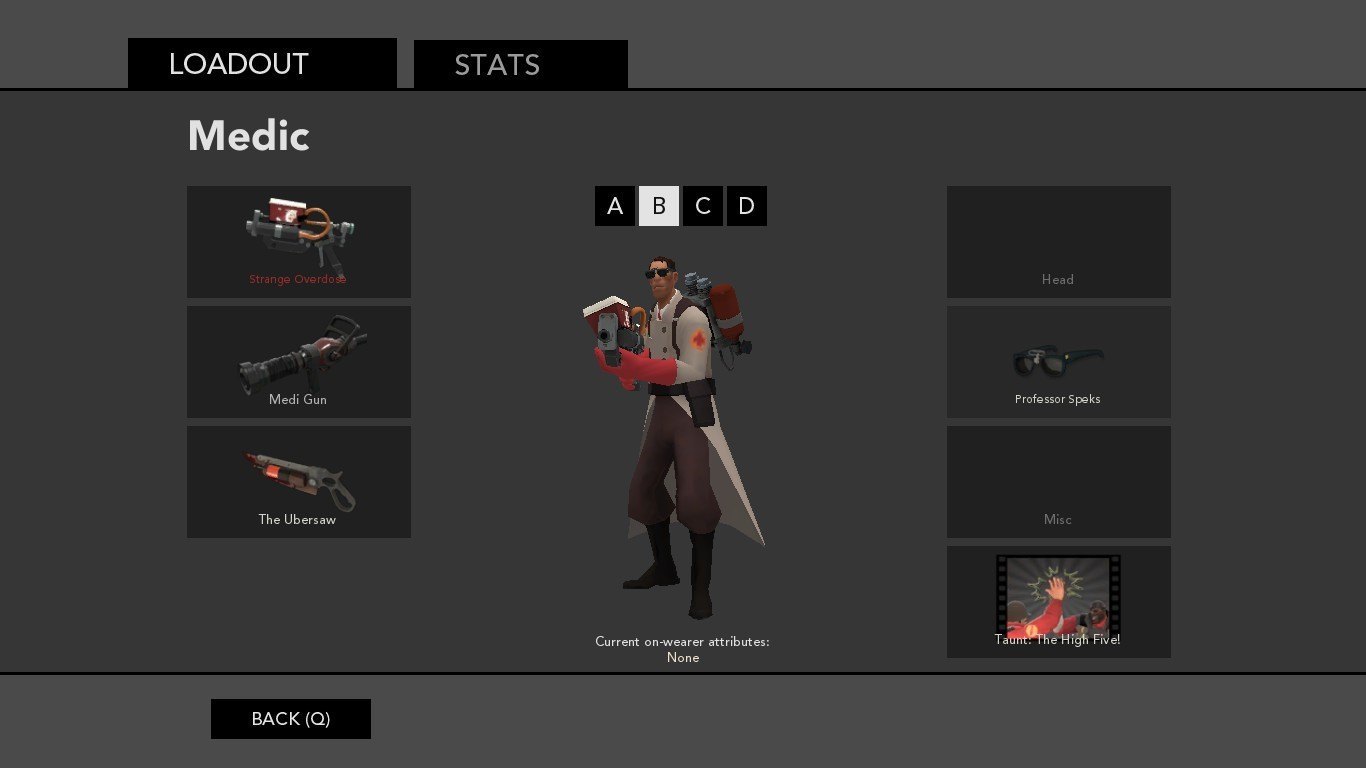Viewport: 1366px width, 768px height.
Task: Open the empty Misc cosmetic slot
Action: click(x=1059, y=482)
